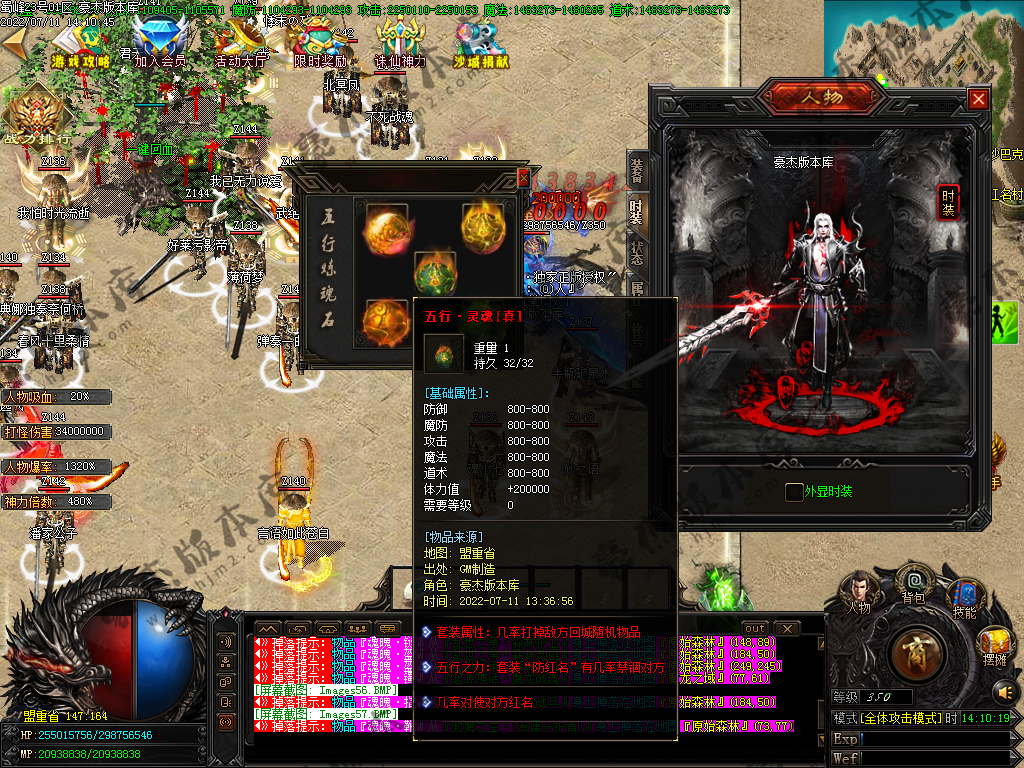Toggle the sound speaker button
The height and width of the screenshot is (768, 1024).
point(1004,690)
